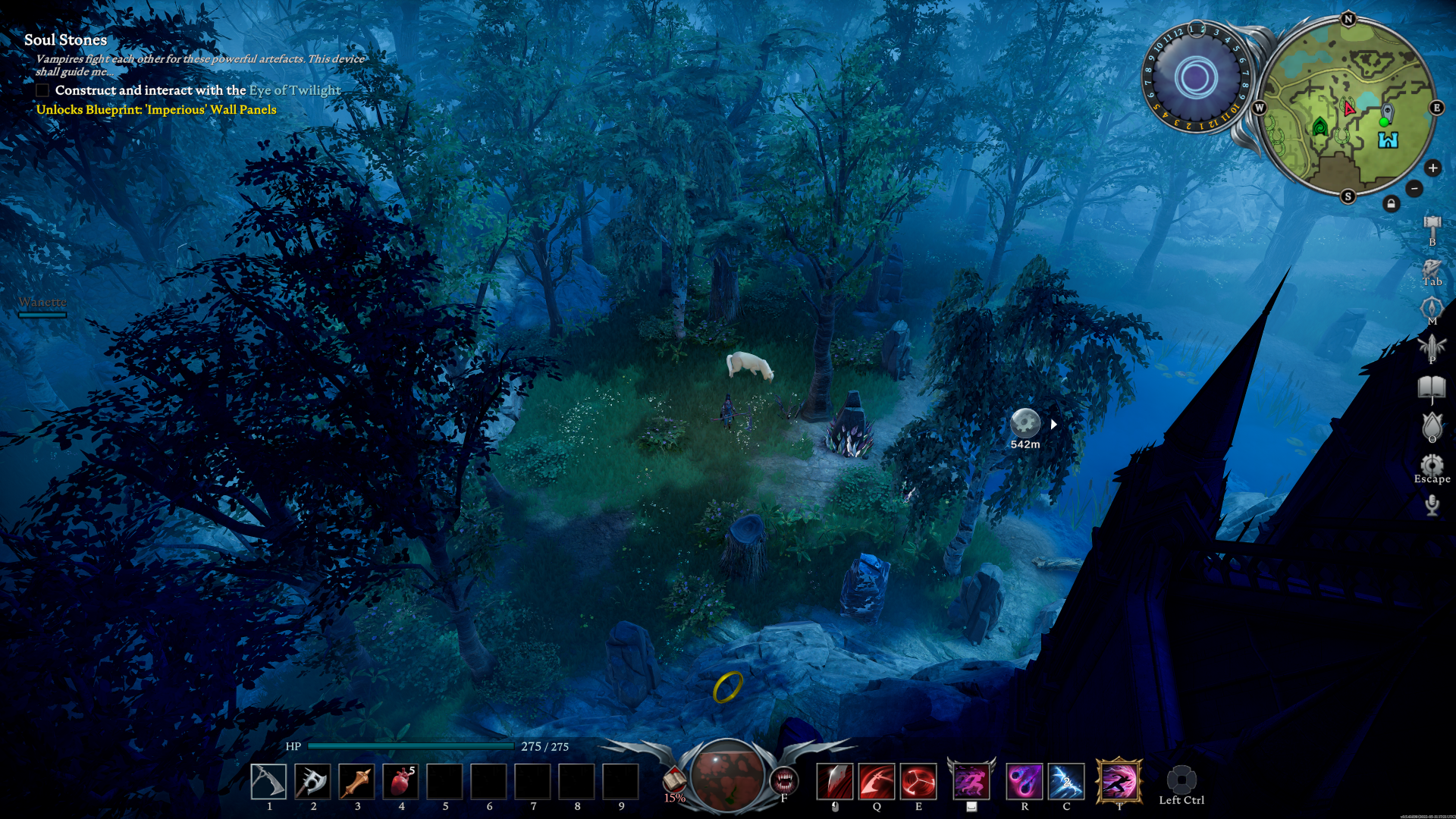Viewport: 1456px width, 819px height.
Task: Tick the Eye of Twilight quest objective checkbox
Action: pos(43,90)
